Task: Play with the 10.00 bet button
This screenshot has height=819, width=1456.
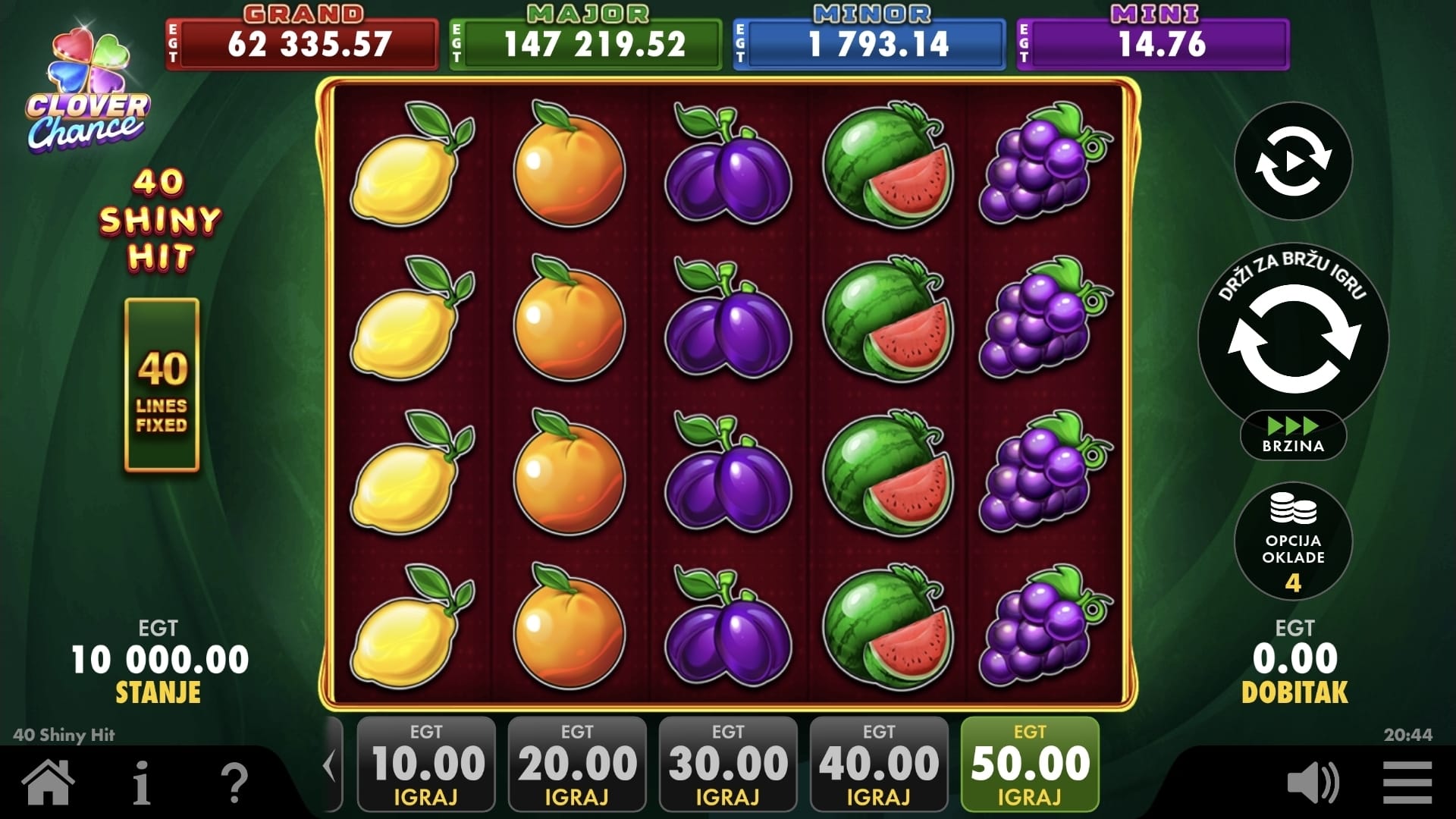Action: click(426, 764)
